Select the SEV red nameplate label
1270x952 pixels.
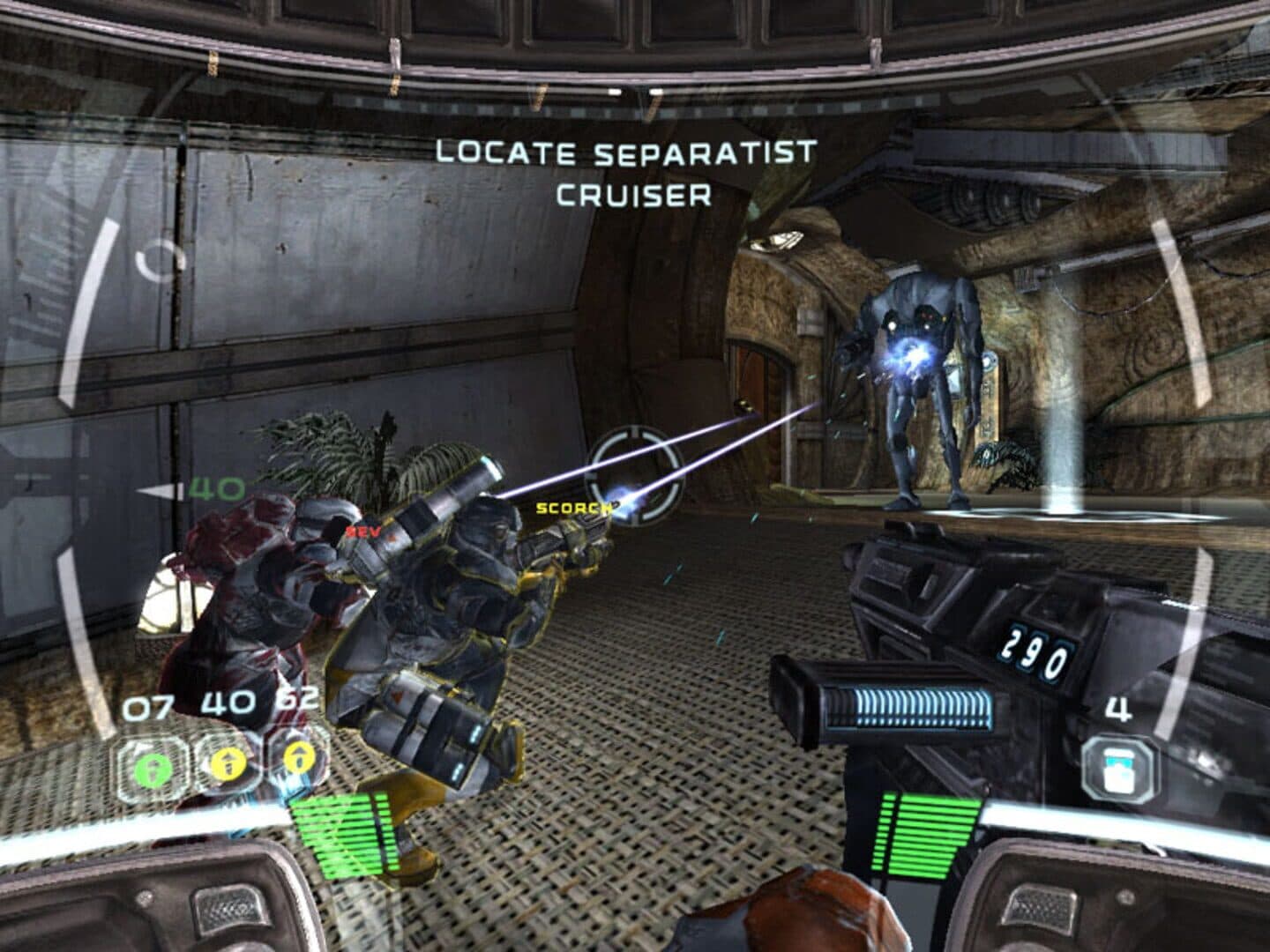click(362, 532)
